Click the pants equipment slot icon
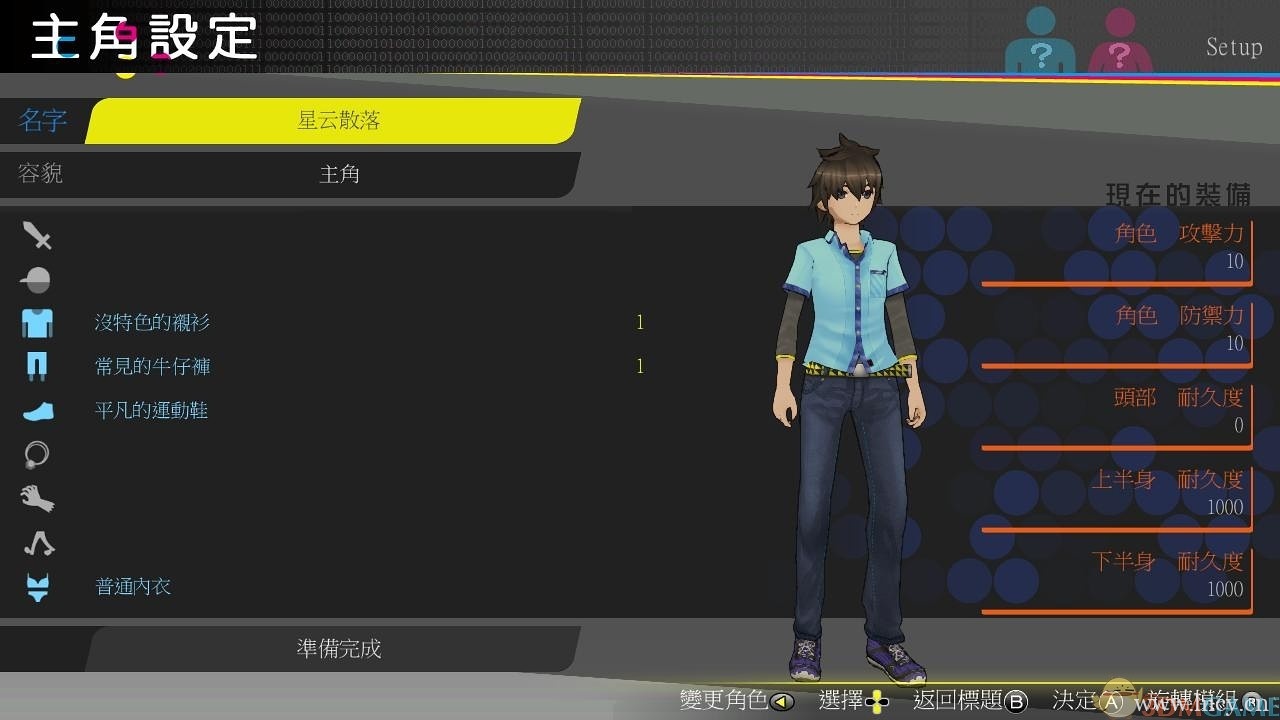The width and height of the screenshot is (1280, 720). pos(37,366)
